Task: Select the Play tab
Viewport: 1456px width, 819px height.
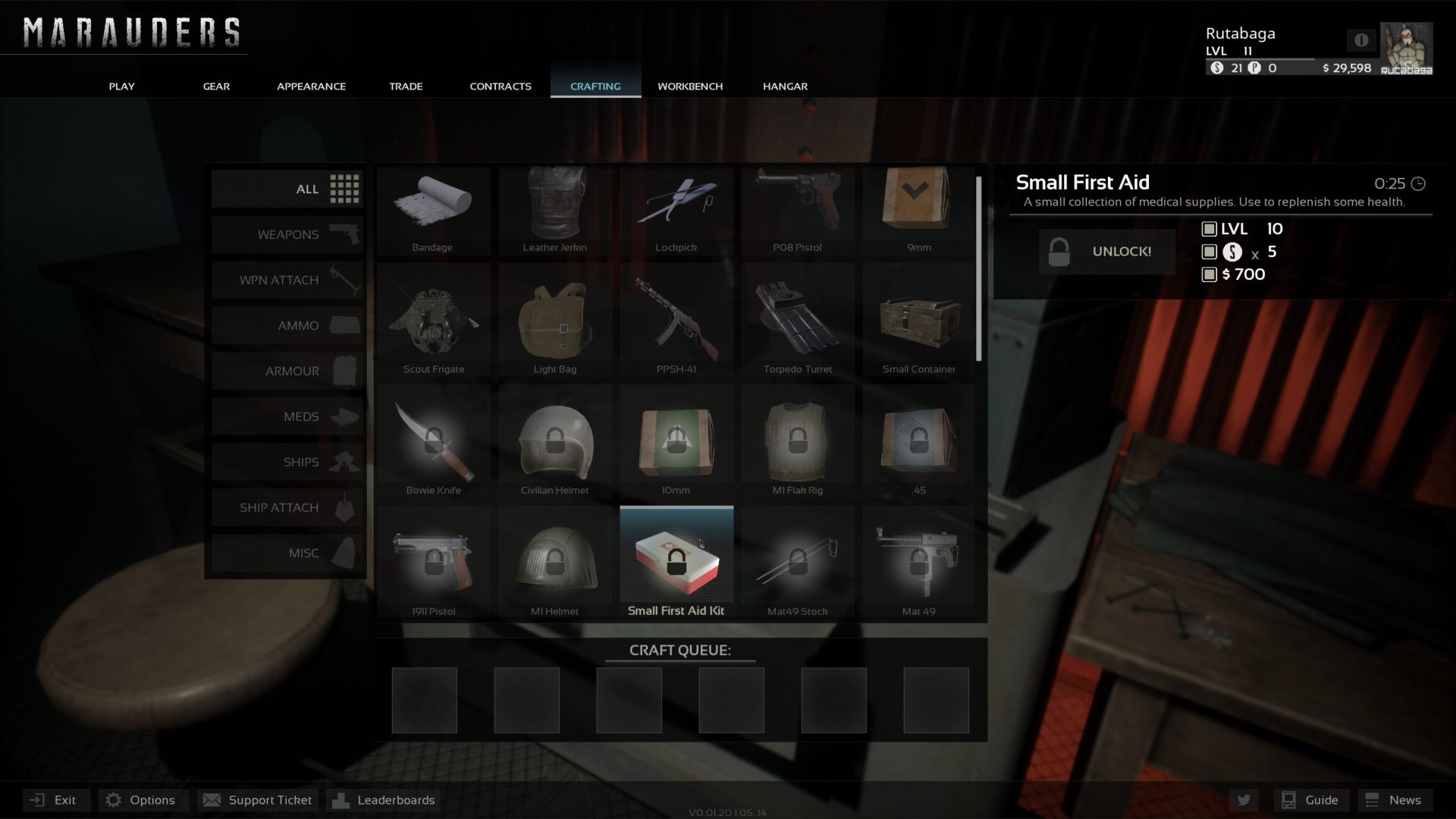Action: [121, 86]
